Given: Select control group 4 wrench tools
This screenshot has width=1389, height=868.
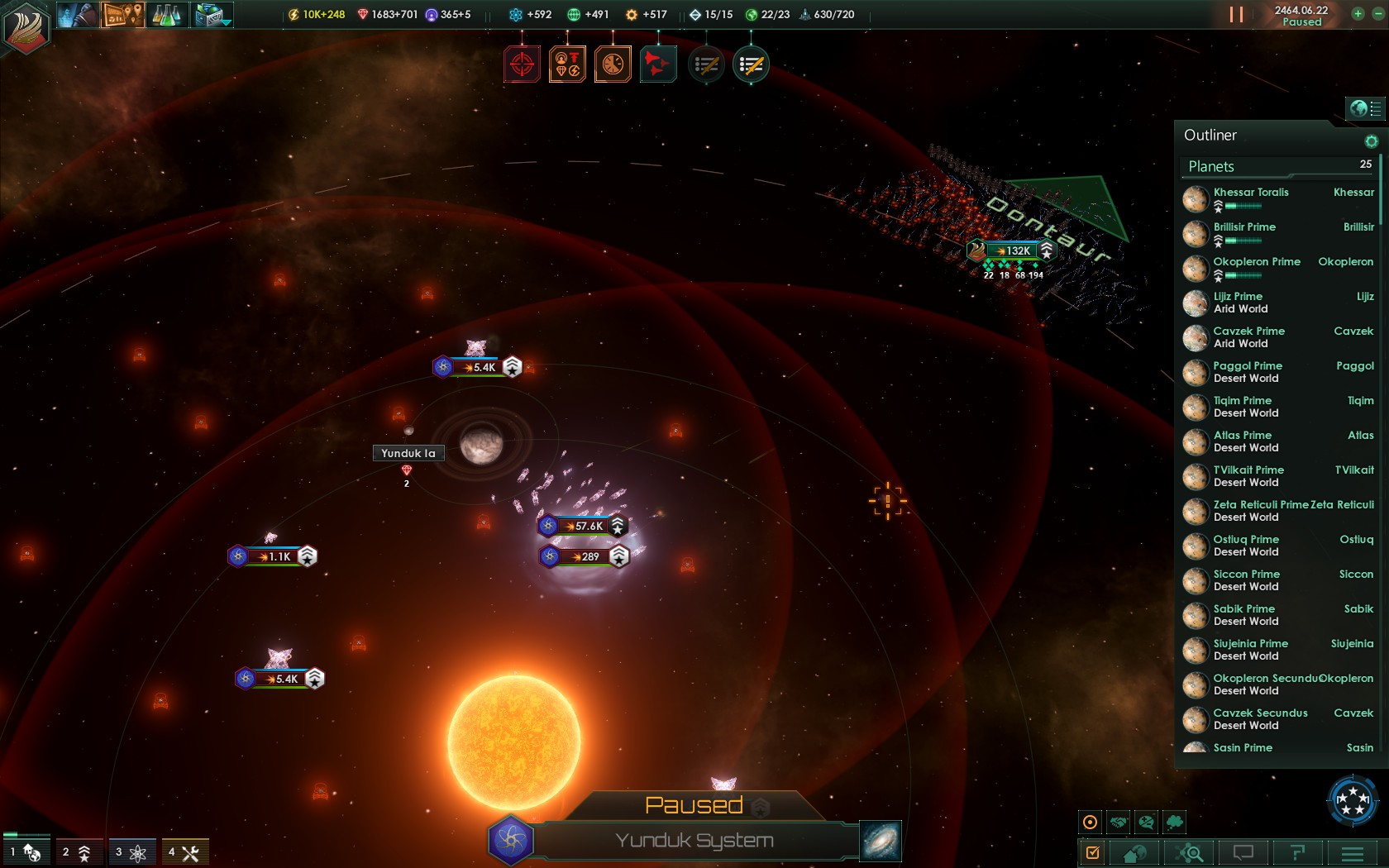Looking at the screenshot, I should (185, 852).
